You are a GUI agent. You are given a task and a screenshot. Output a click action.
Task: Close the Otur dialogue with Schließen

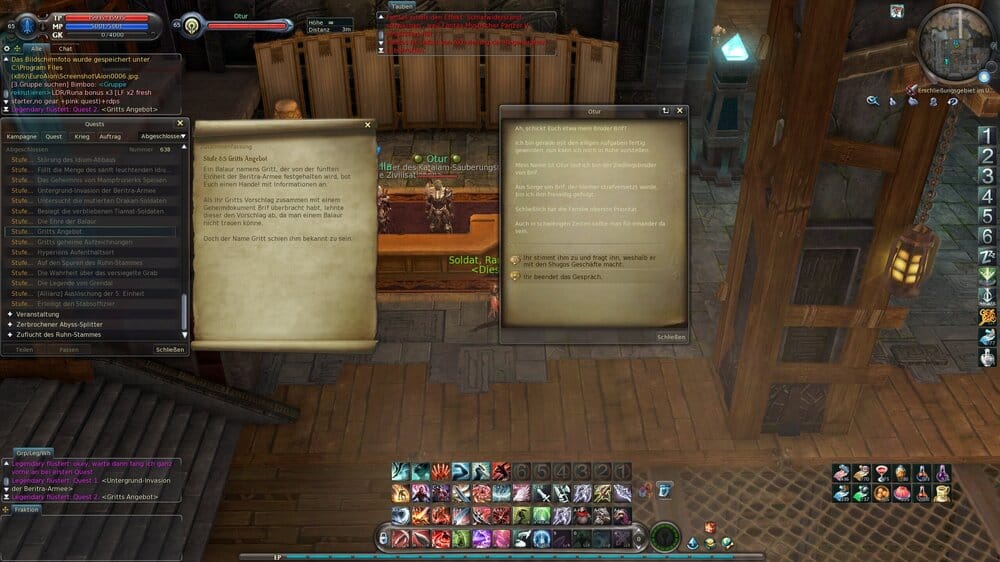coord(671,337)
